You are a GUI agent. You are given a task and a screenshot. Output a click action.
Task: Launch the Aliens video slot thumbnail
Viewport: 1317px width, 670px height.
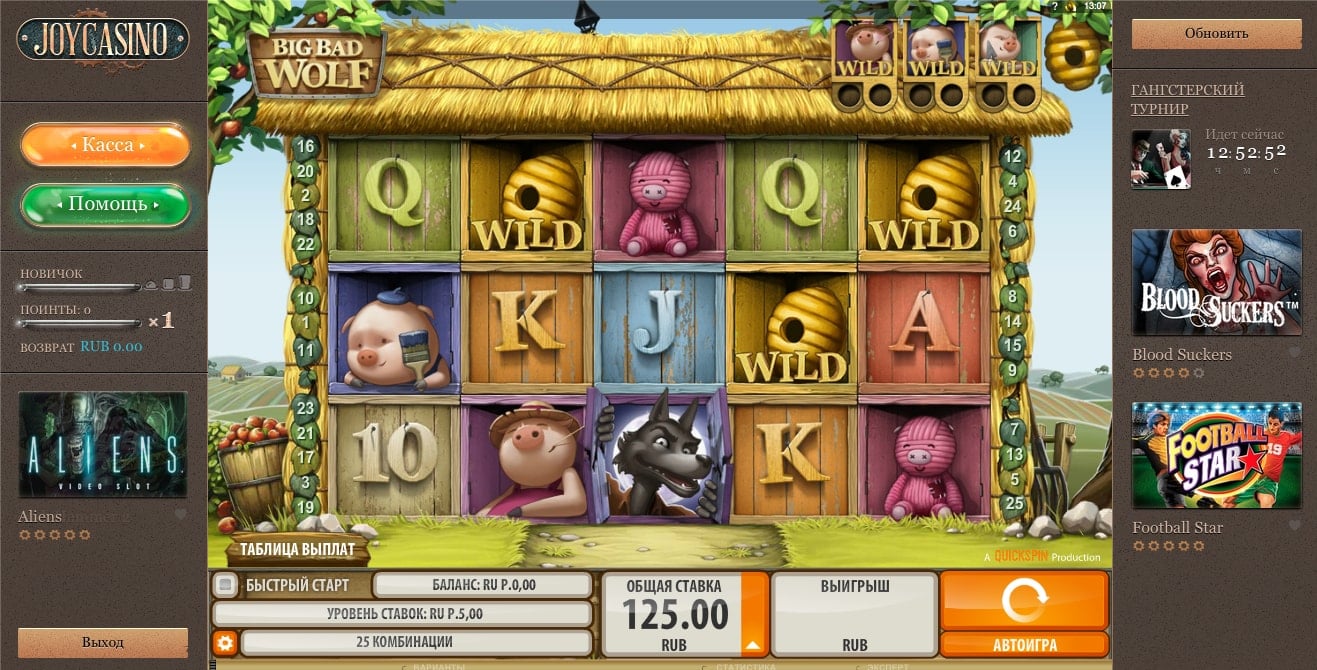[x=103, y=444]
